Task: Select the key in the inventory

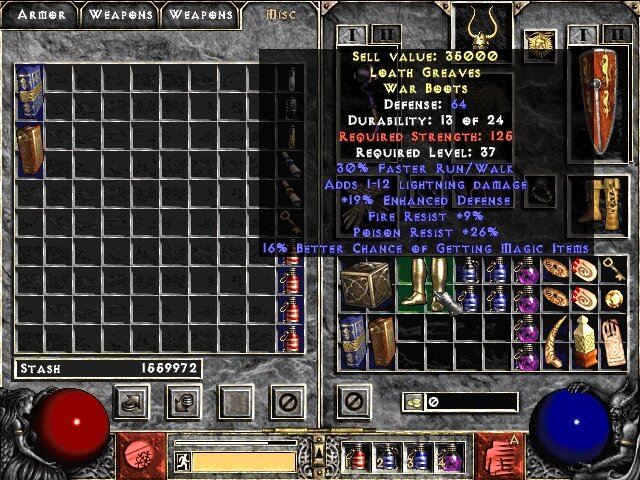Action: pyautogui.click(x=610, y=269)
